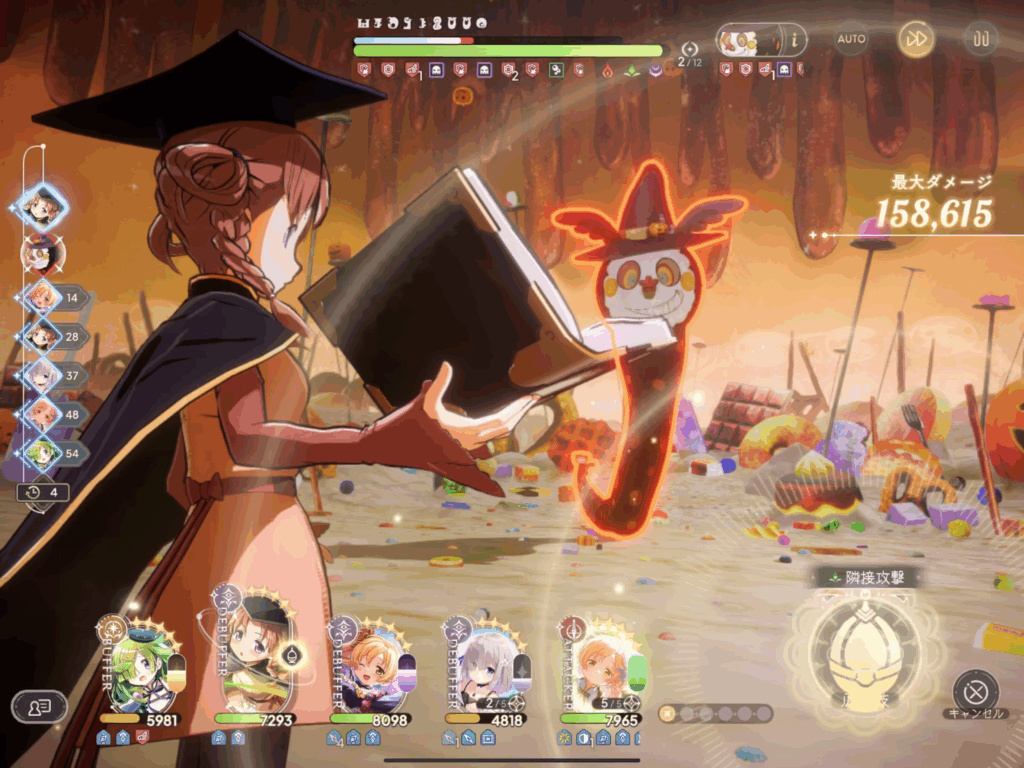Open enemy info with the i button
Screen dimensions: 1024x768
coord(796,40)
